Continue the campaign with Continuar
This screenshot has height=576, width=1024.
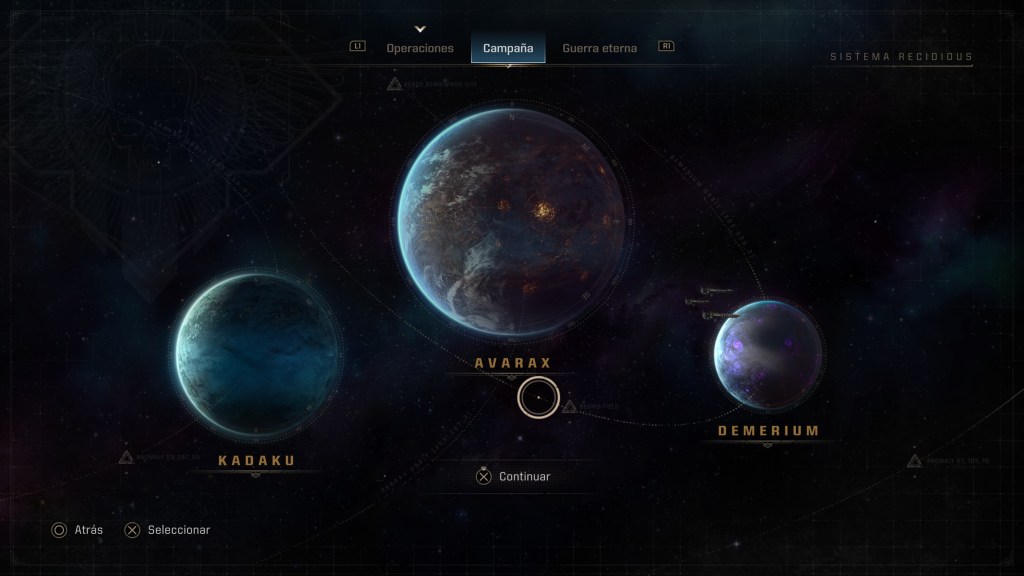click(513, 477)
